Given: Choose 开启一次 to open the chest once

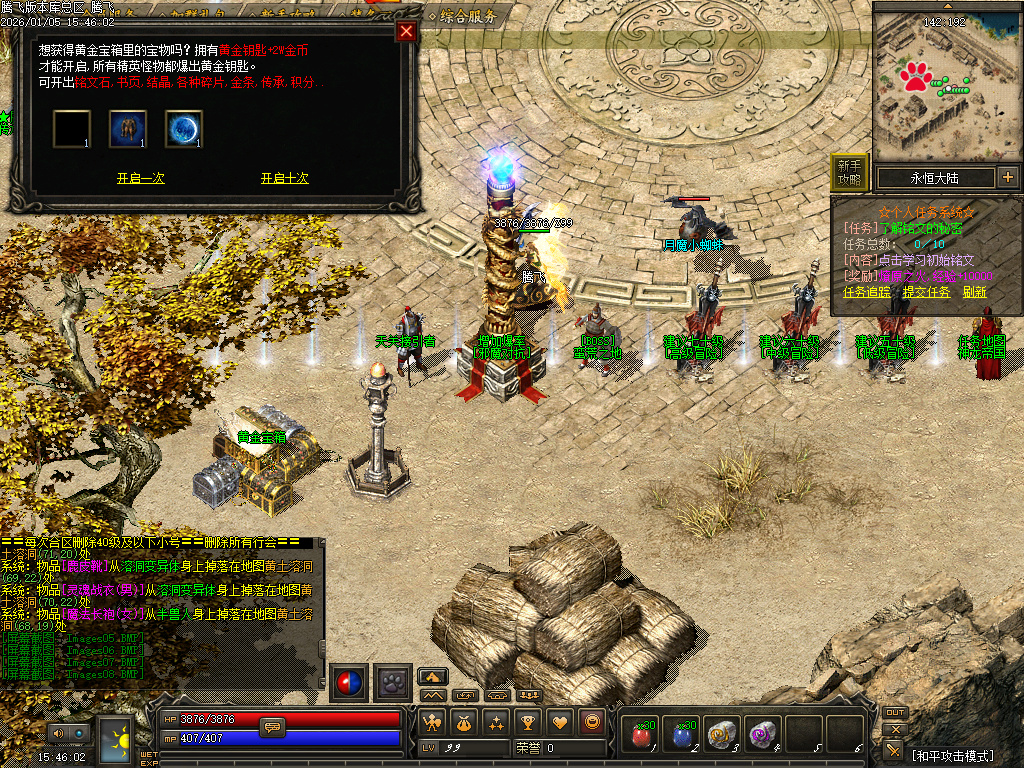Looking at the screenshot, I should coord(140,178).
